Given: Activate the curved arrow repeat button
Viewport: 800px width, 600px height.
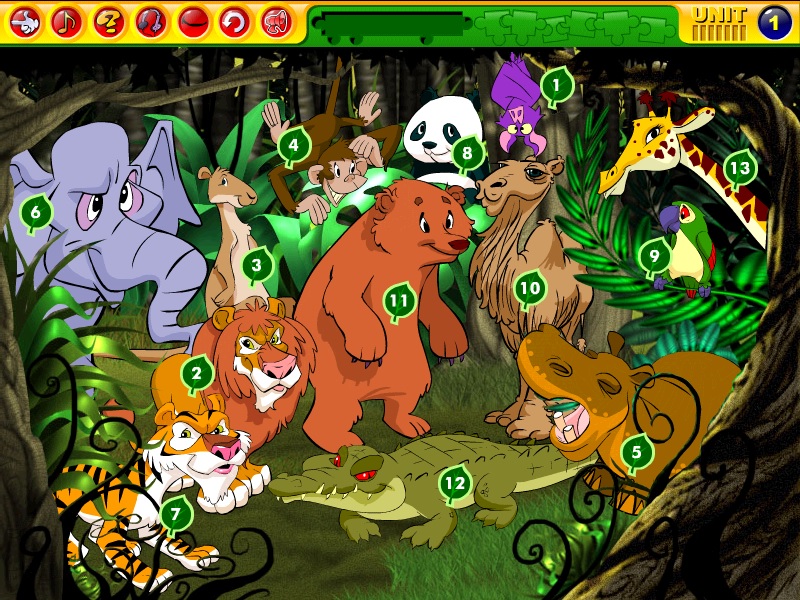Looking at the screenshot, I should coord(234,21).
